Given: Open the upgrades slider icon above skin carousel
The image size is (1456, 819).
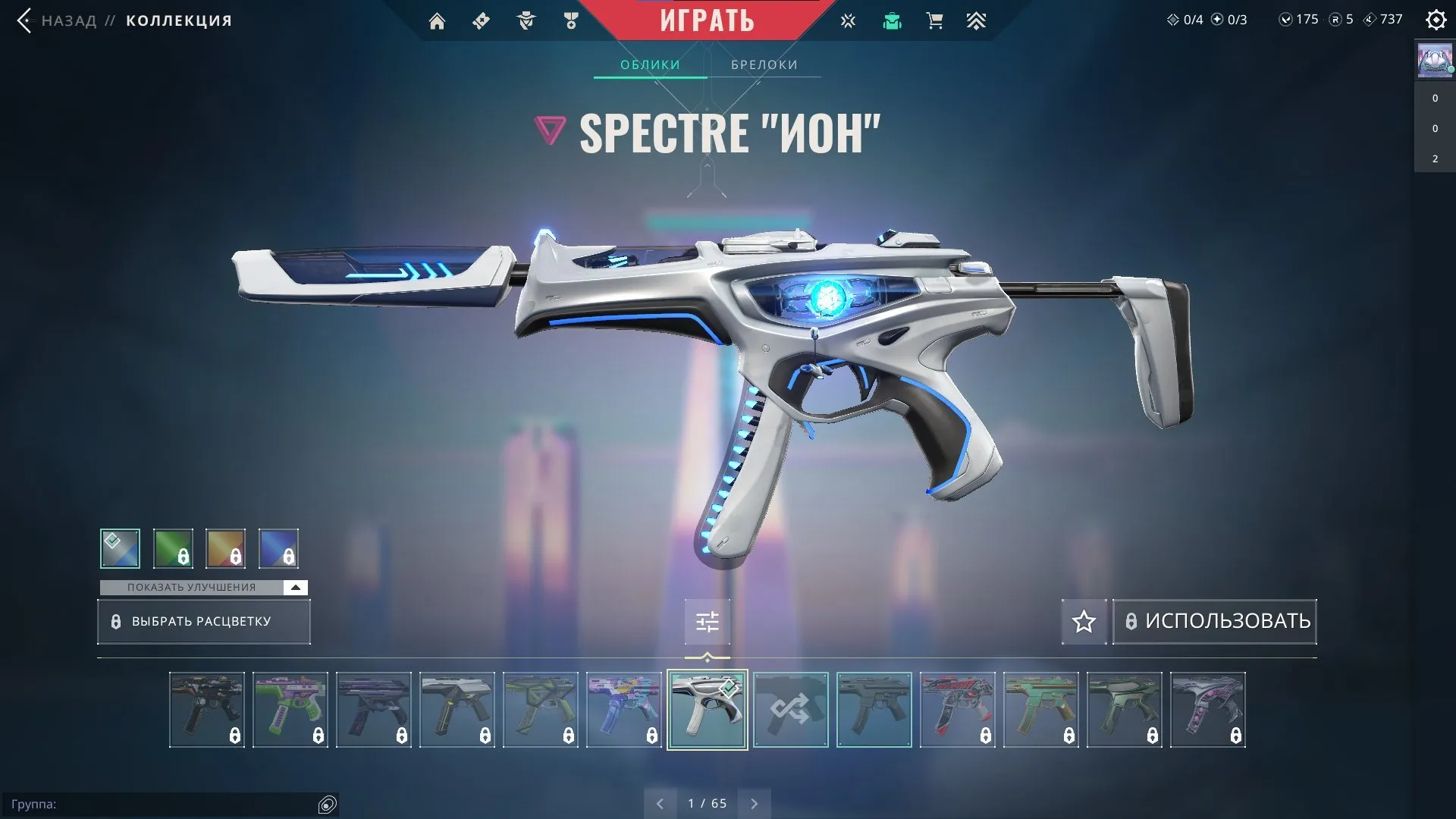Looking at the screenshot, I should click(x=707, y=621).
